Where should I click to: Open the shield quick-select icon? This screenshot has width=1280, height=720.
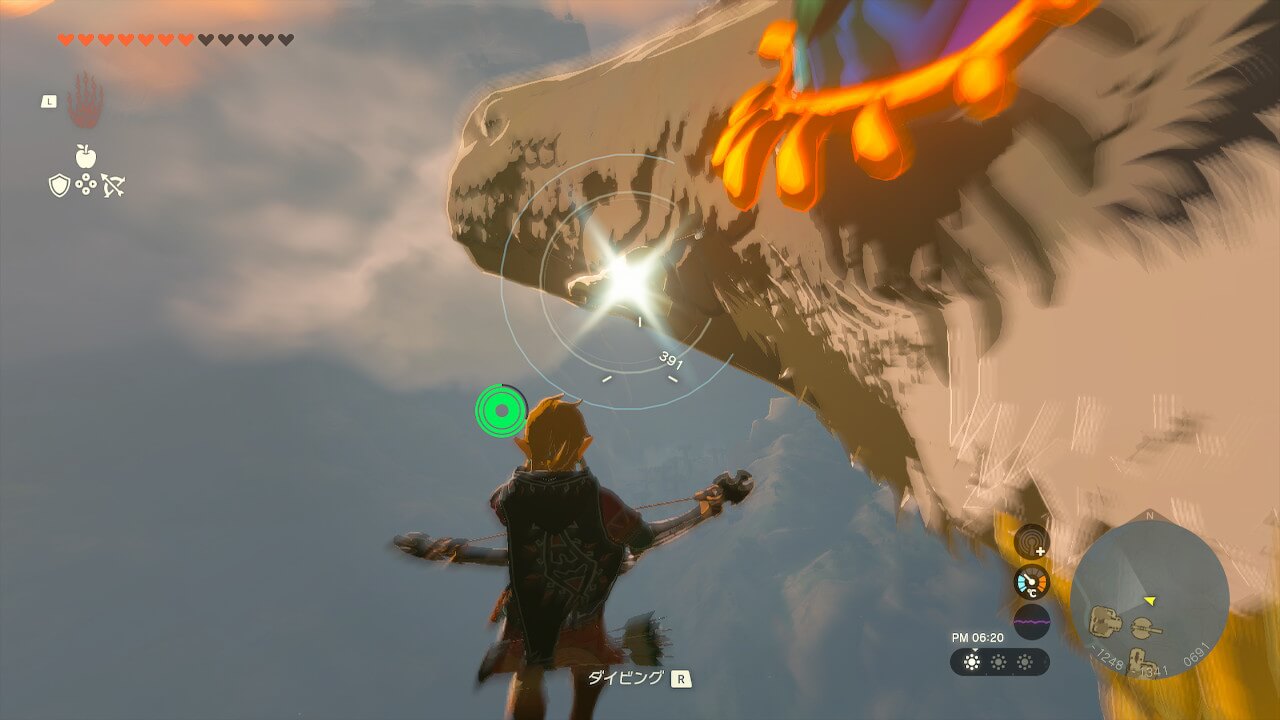pyautogui.click(x=59, y=185)
